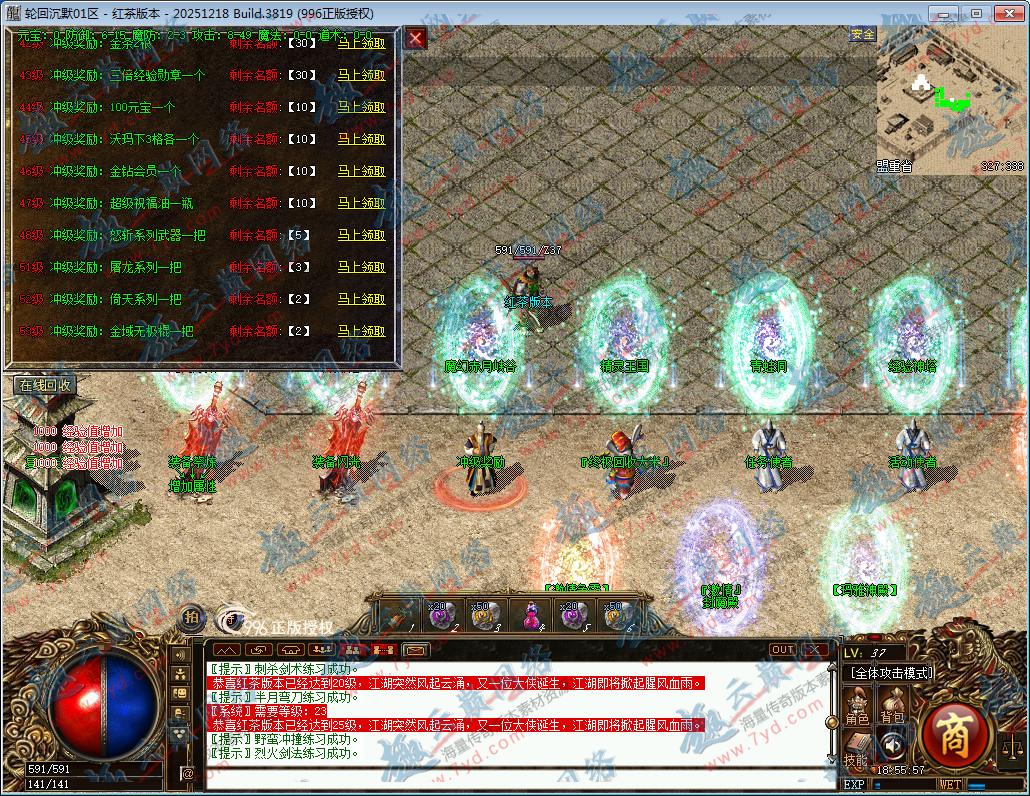Claim the 47级 超级祝福油 reward
1030x796 pixels.
pos(361,203)
